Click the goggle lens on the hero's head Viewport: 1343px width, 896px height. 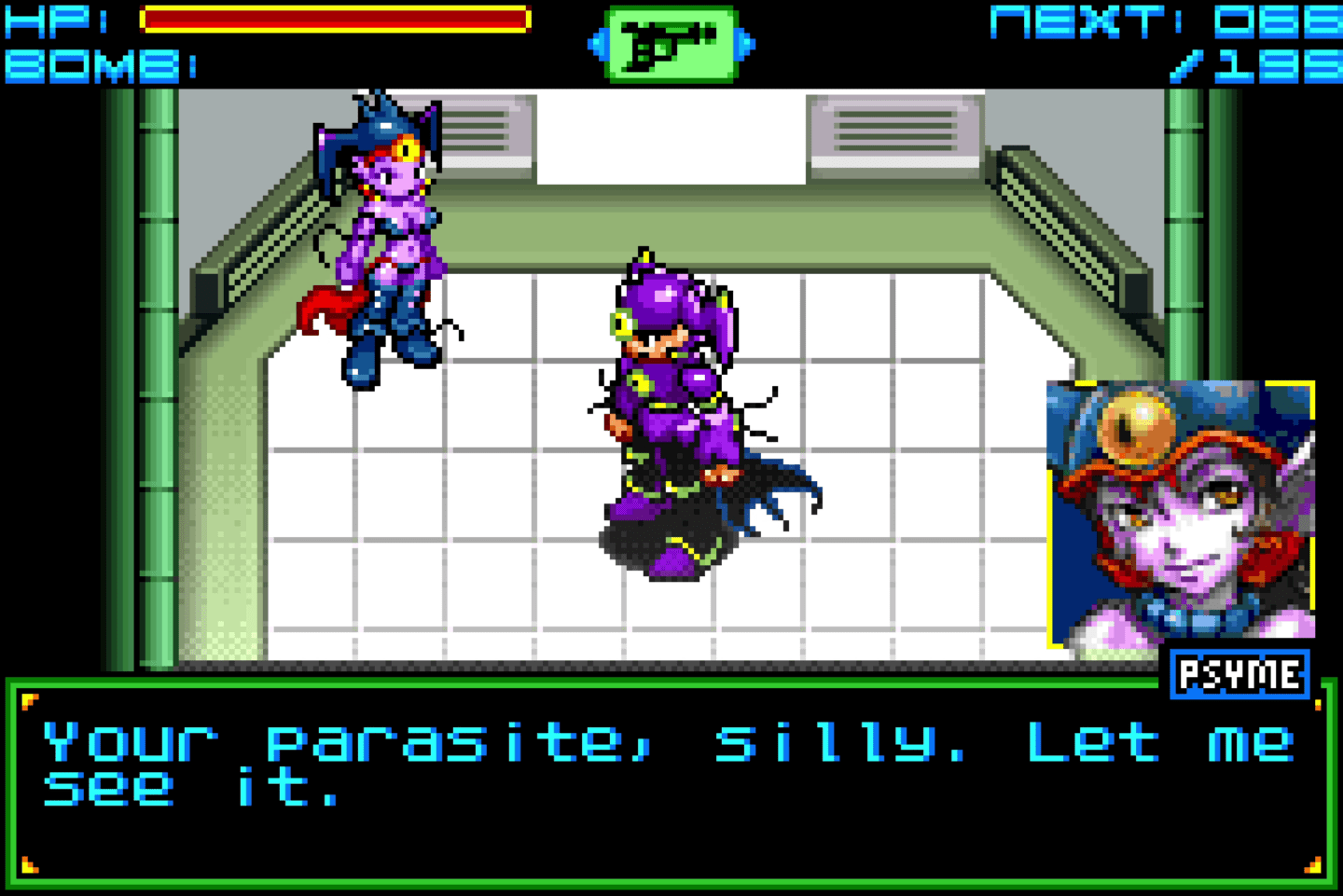coord(622,322)
